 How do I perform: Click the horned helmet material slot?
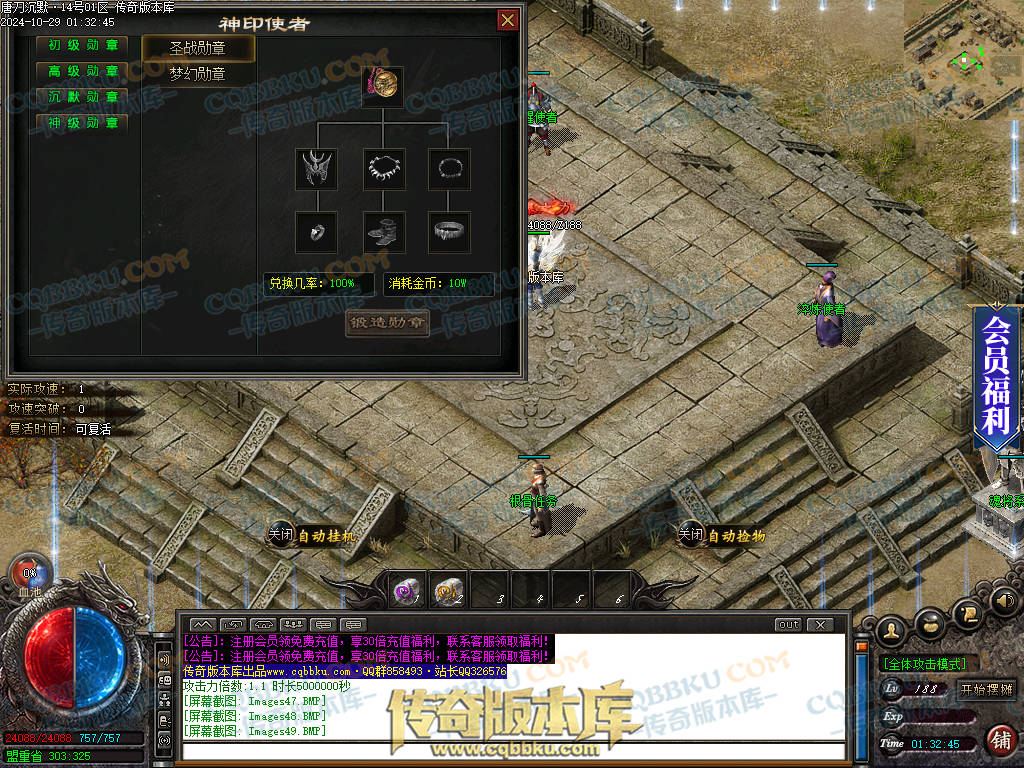click(x=316, y=168)
